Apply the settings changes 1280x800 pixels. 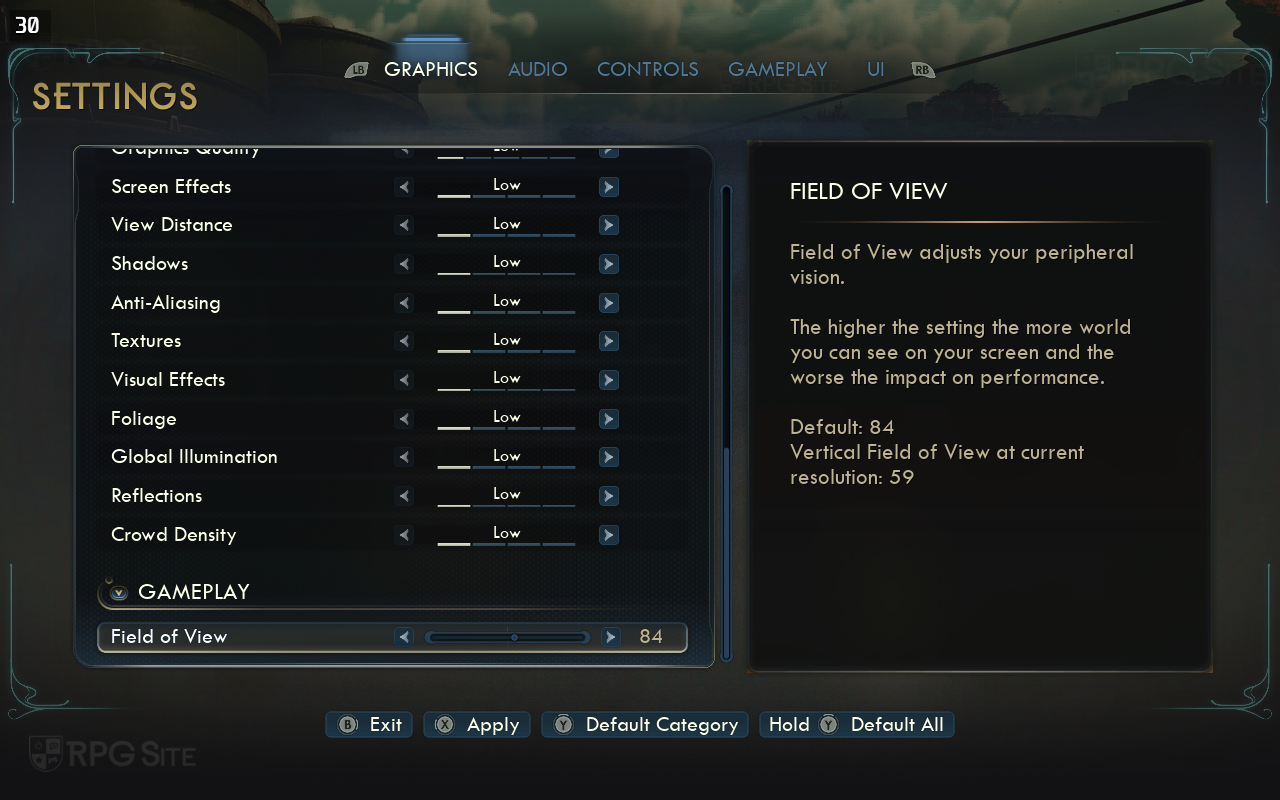477,725
